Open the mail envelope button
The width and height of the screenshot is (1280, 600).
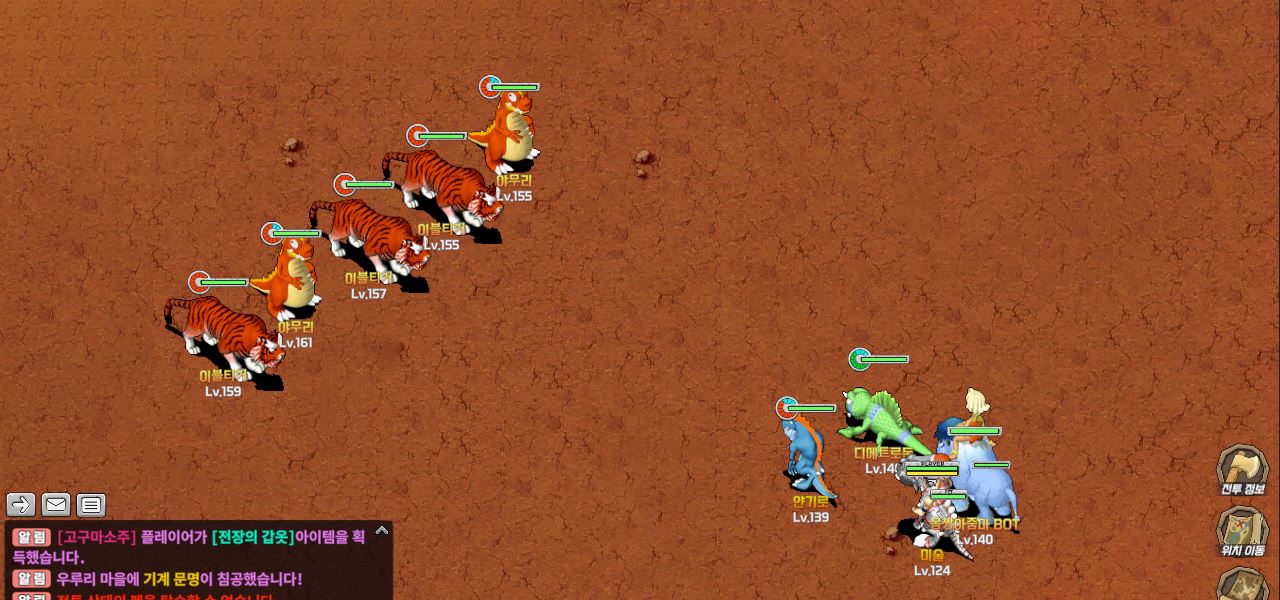coord(56,505)
